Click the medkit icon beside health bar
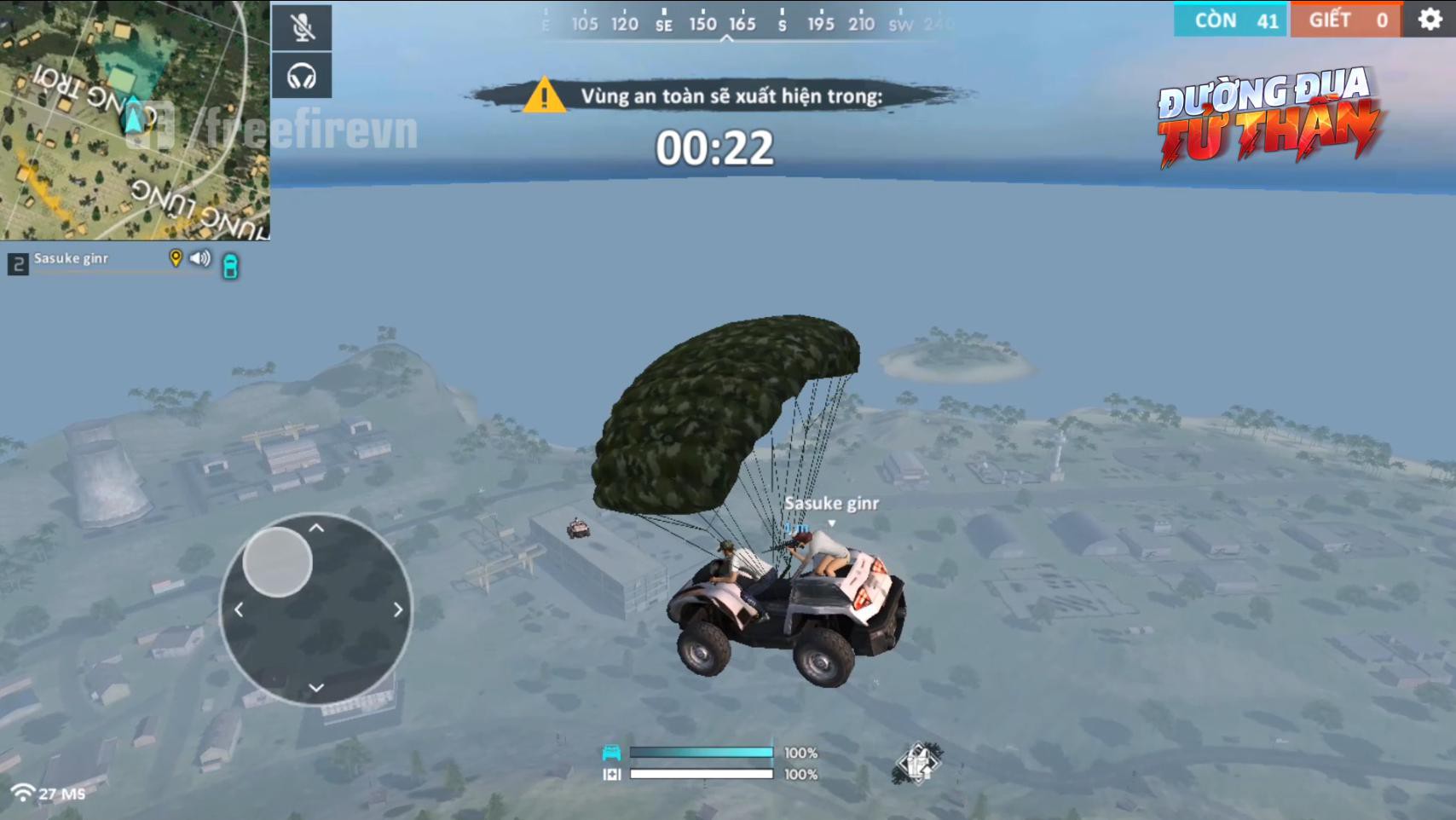 613,774
